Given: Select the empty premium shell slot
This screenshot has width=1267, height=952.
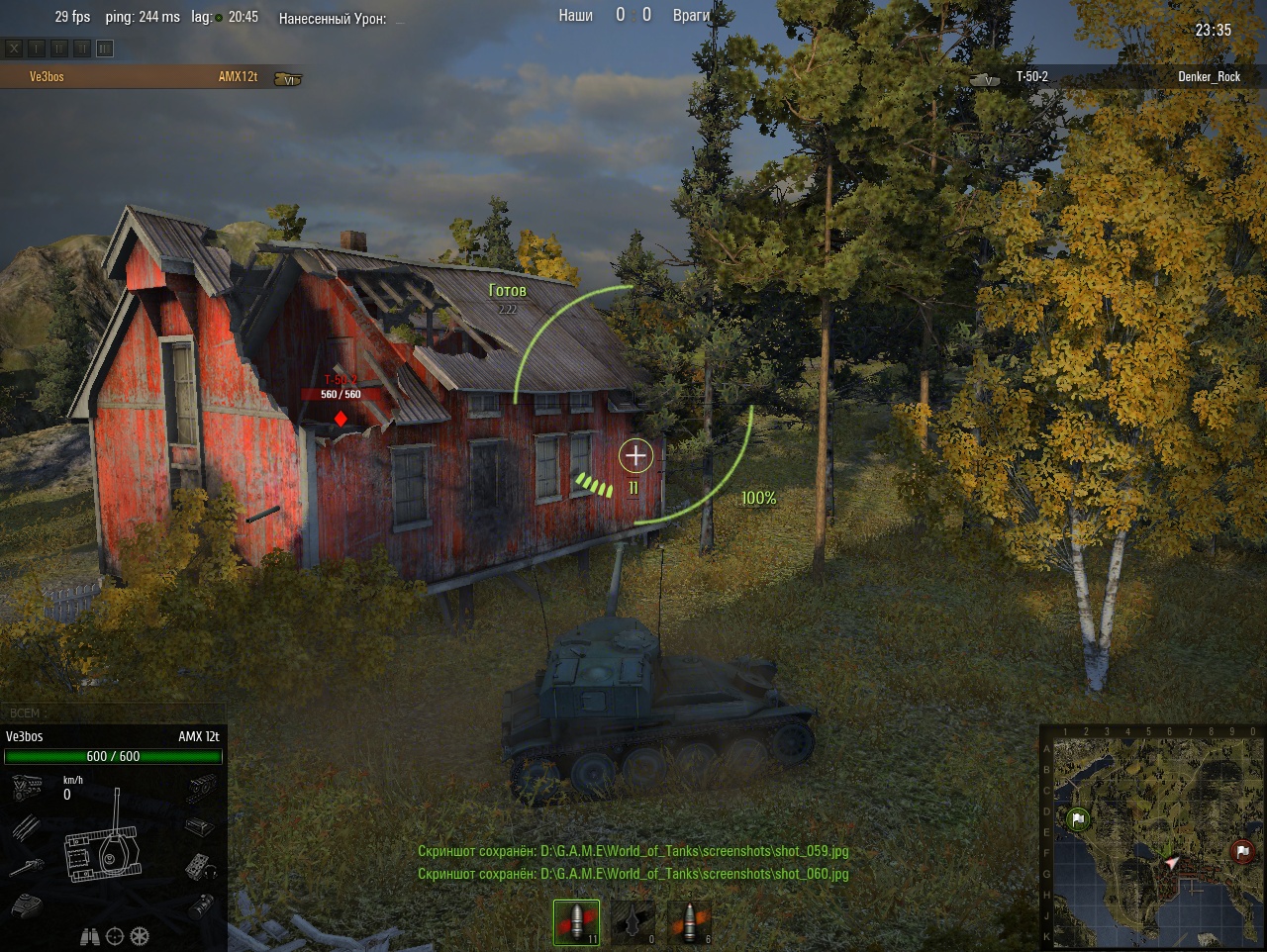Looking at the screenshot, I should coord(633,922).
